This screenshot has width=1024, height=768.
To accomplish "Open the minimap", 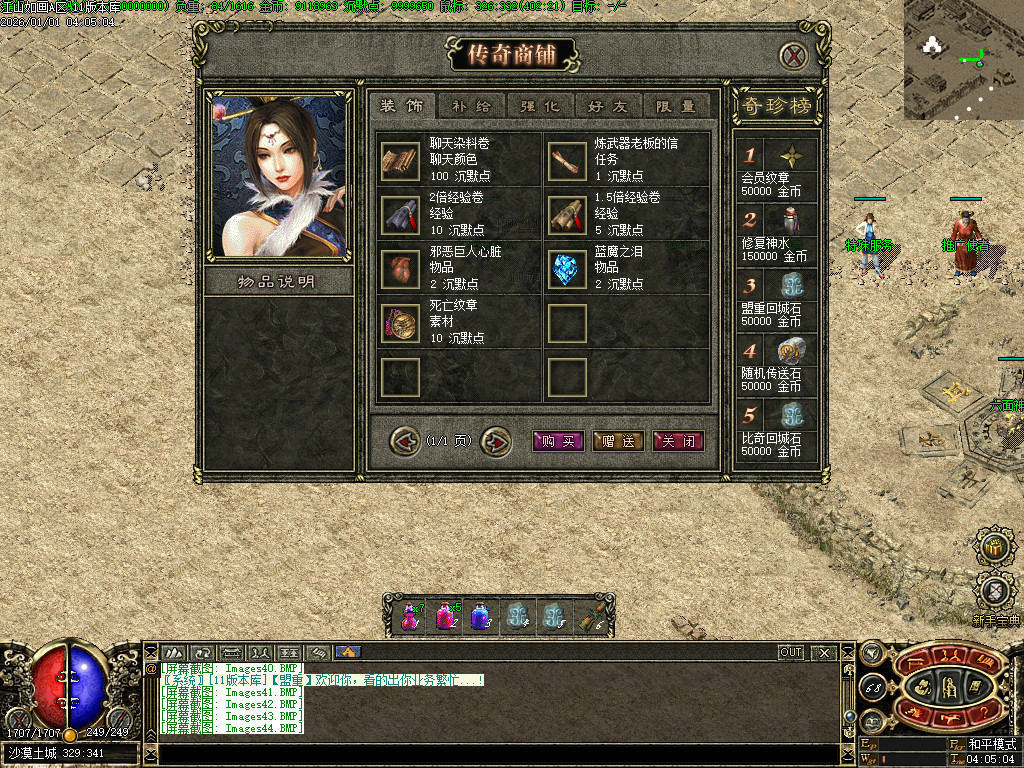I will pos(963,60).
